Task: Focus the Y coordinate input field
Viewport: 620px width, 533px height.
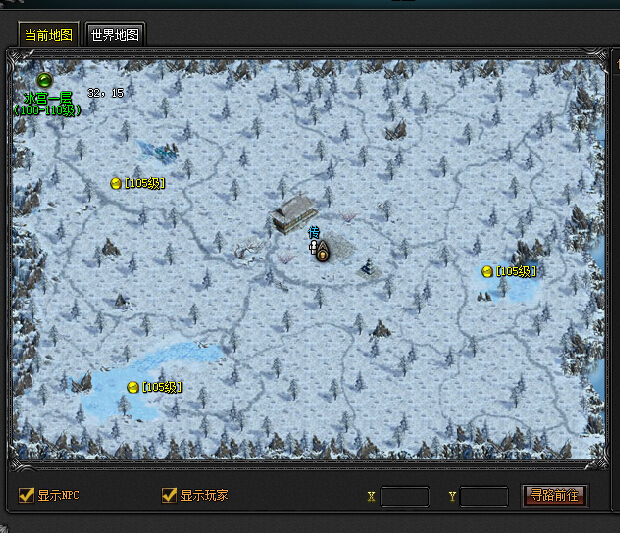Action: point(484,496)
